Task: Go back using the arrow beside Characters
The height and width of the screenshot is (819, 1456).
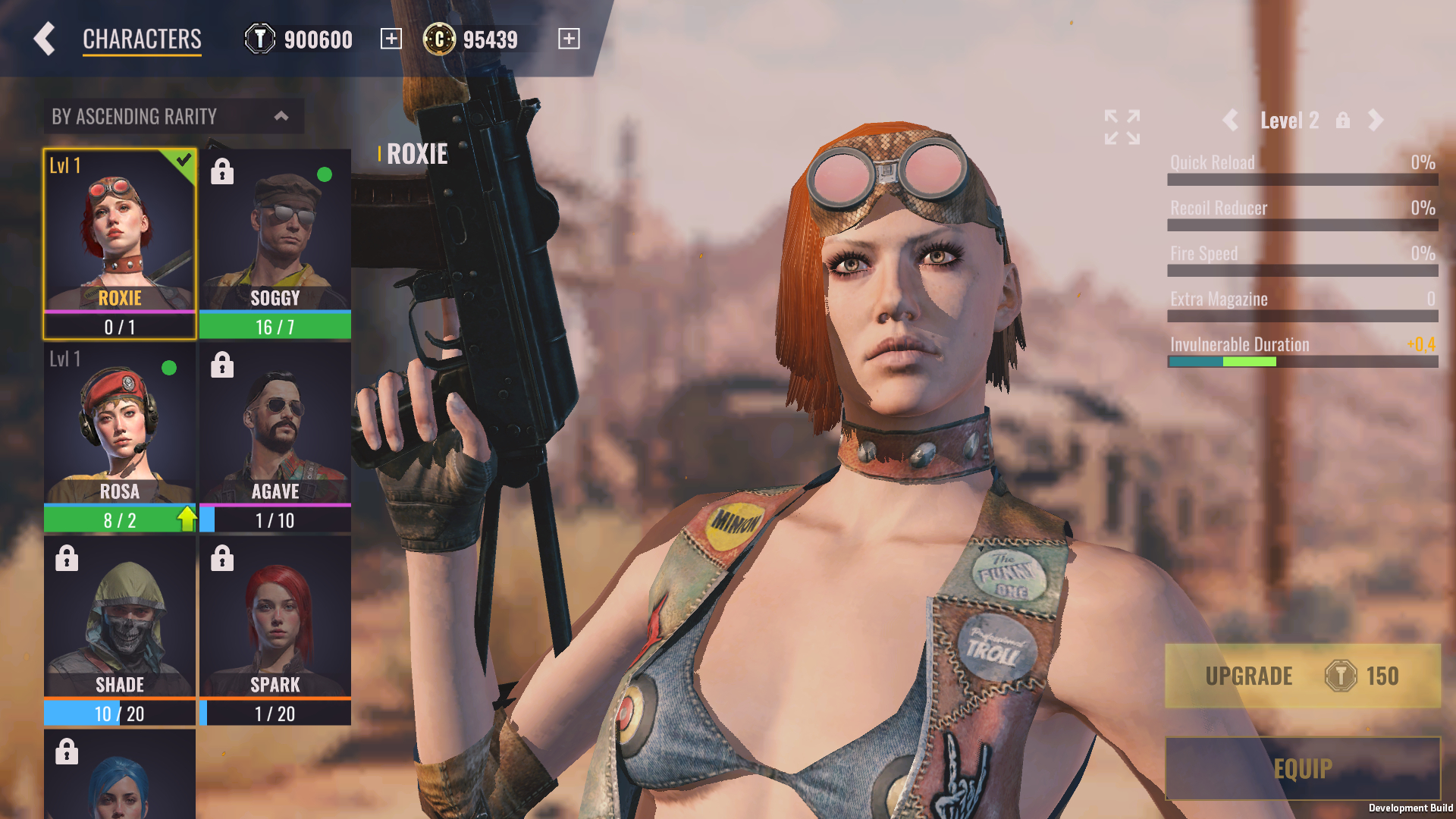Action: coord(45,39)
